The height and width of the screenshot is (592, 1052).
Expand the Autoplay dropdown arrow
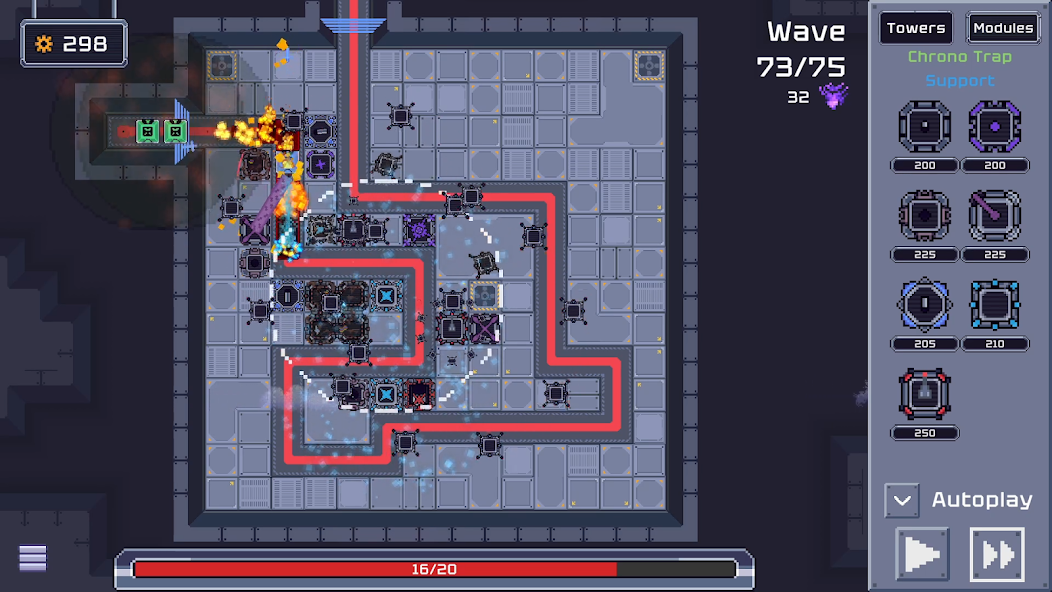901,500
